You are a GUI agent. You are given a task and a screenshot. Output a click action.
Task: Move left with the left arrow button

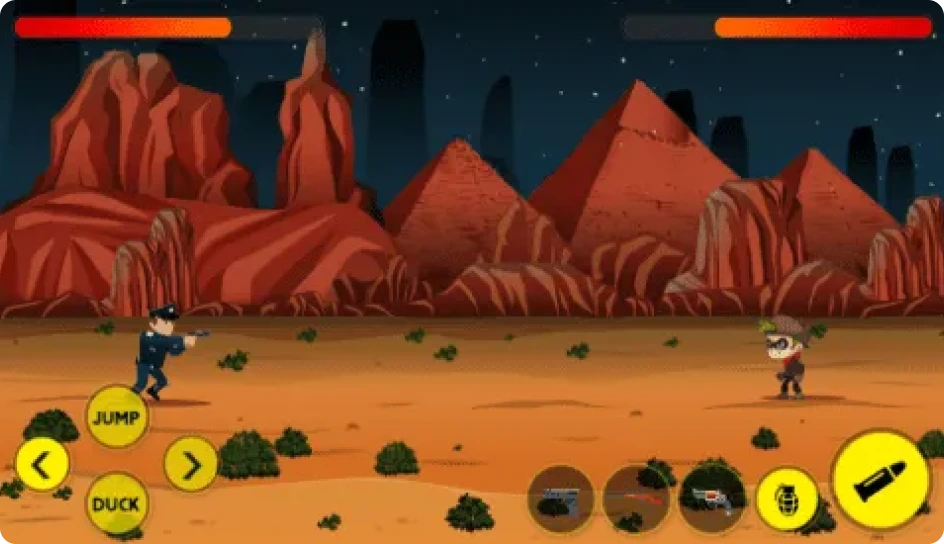(42, 464)
